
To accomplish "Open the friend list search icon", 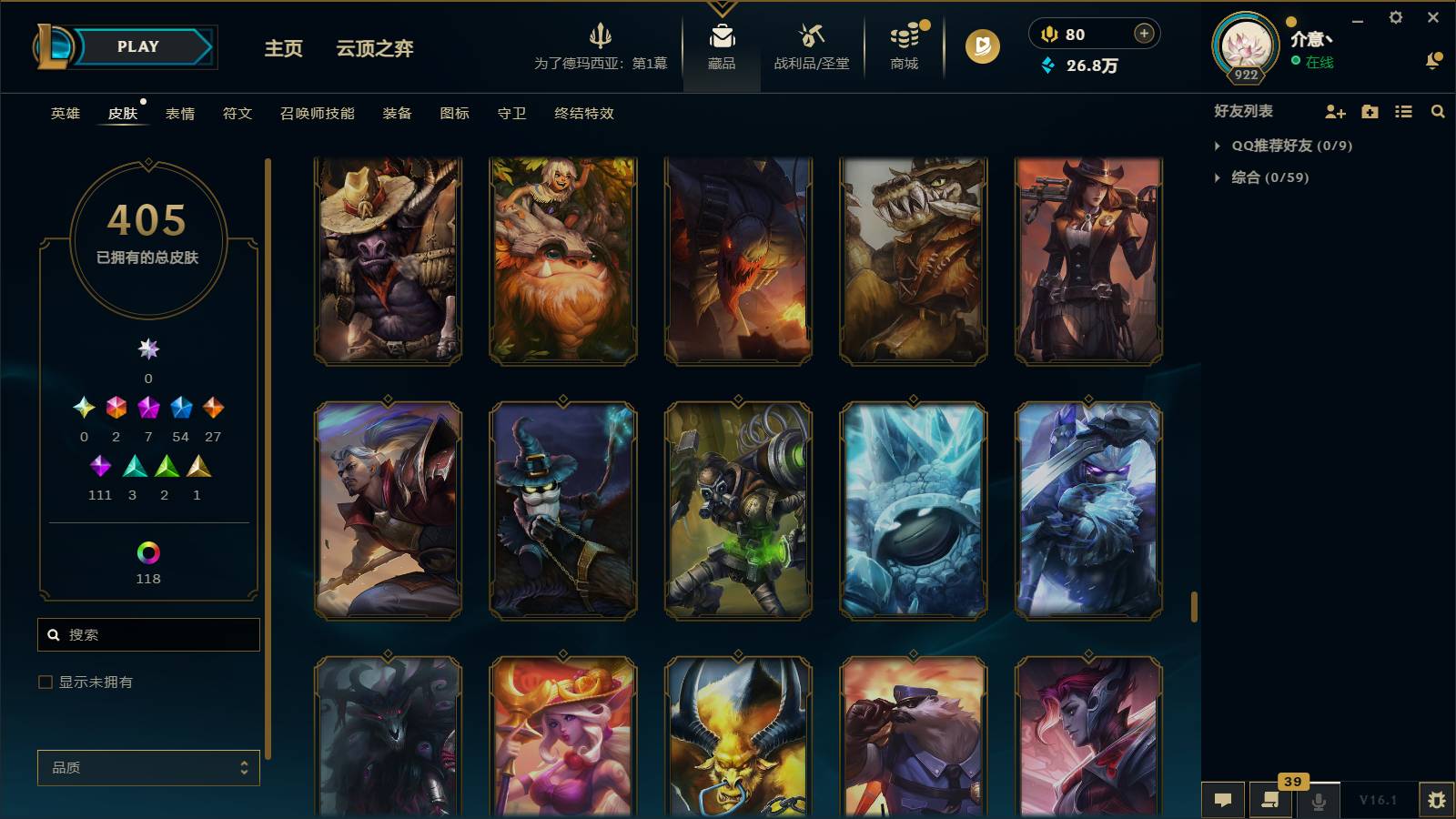I will pyautogui.click(x=1438, y=112).
